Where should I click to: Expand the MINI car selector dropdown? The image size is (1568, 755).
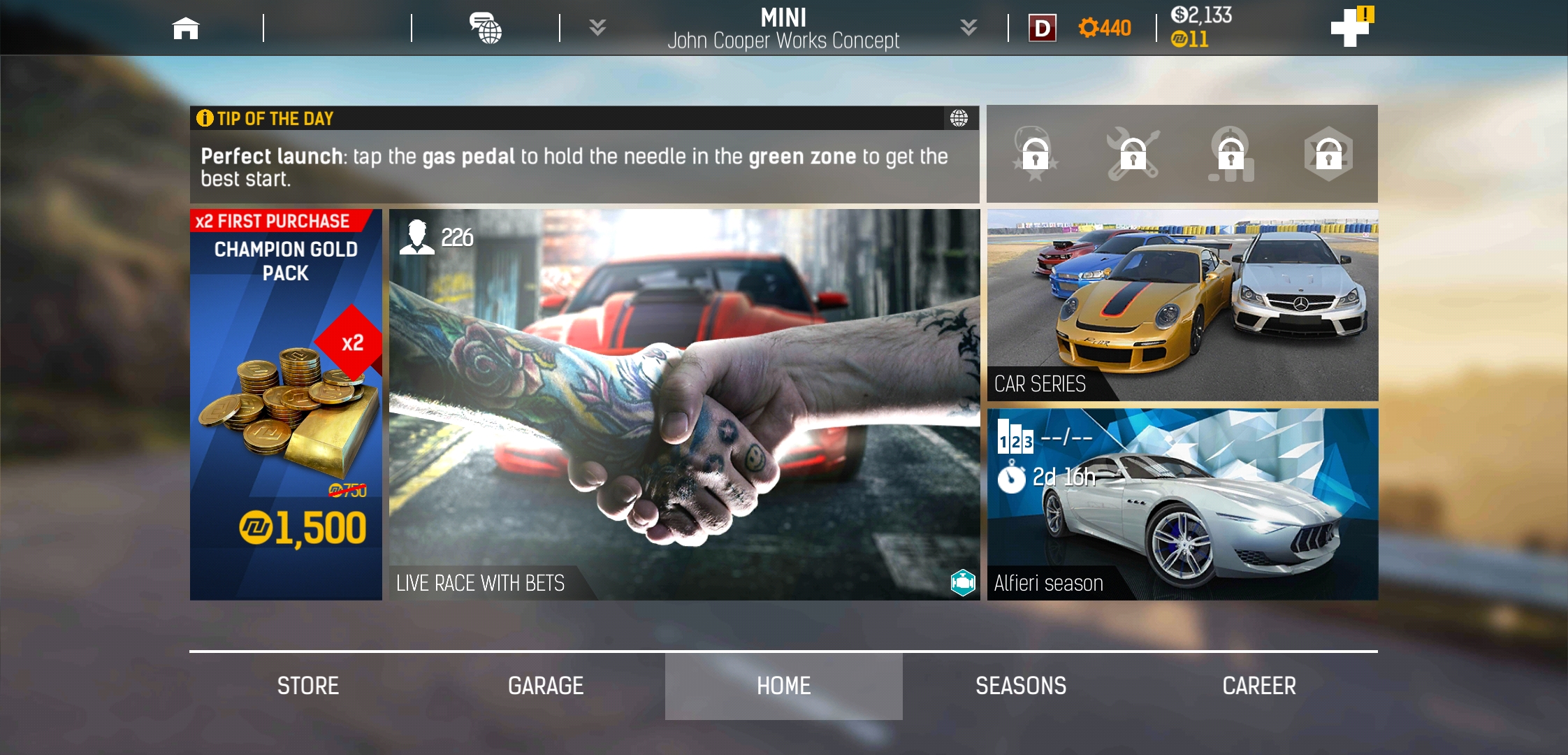point(968,28)
